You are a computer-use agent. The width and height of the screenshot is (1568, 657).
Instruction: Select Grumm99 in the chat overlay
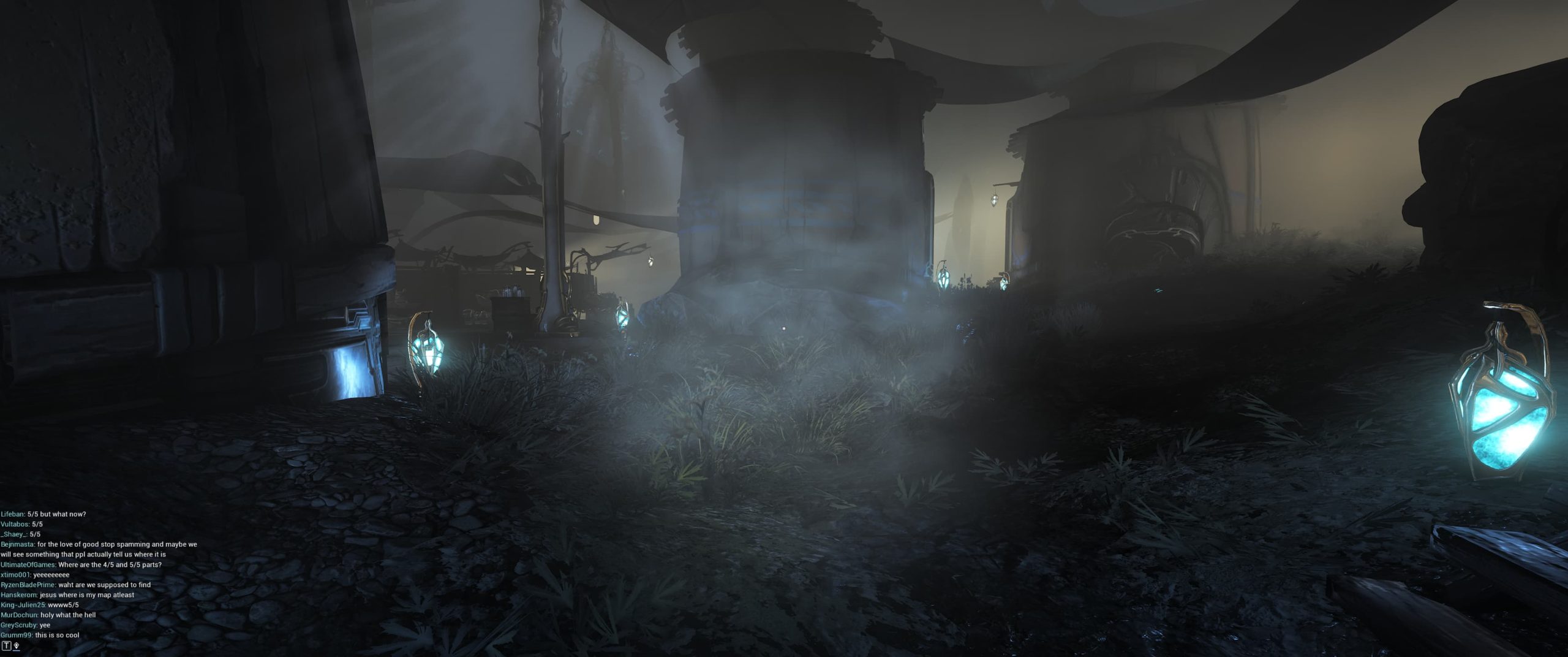pos(16,635)
